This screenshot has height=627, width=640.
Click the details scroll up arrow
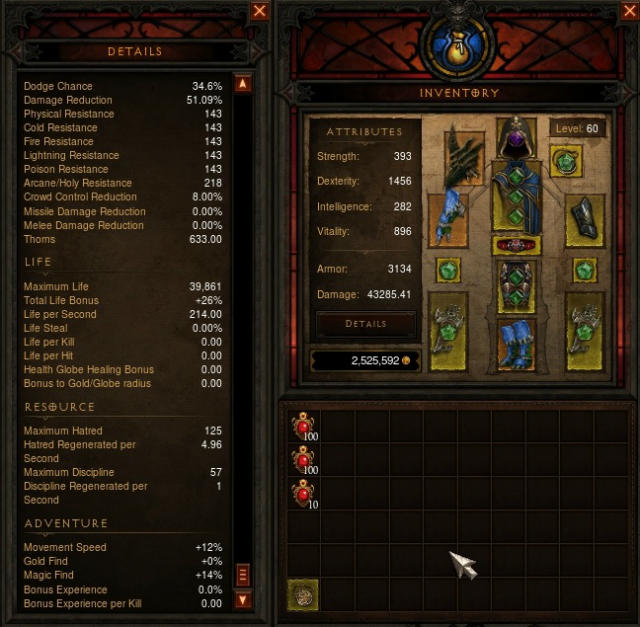click(242, 84)
